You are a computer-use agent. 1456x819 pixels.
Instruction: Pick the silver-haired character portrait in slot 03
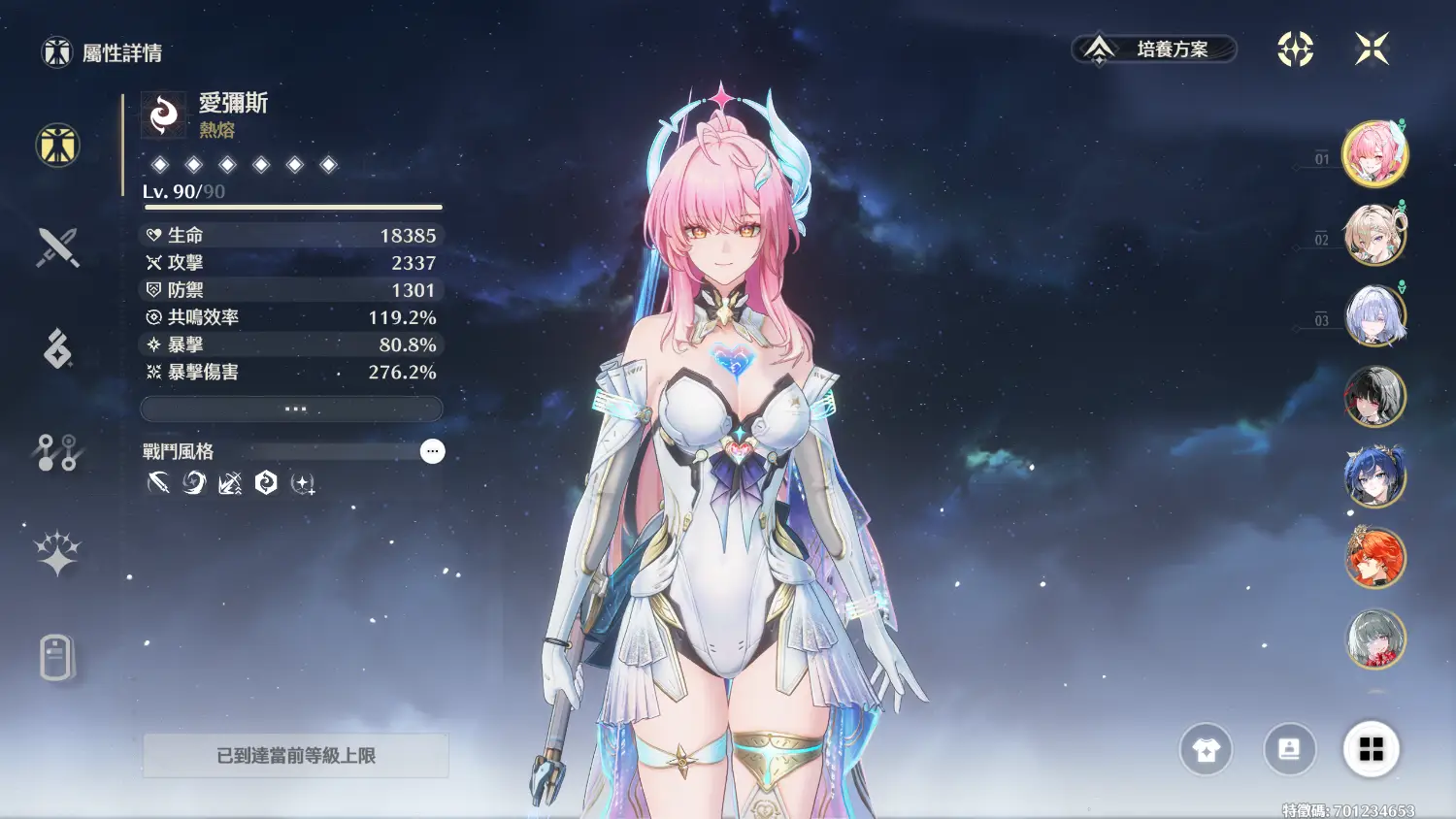1374,315
